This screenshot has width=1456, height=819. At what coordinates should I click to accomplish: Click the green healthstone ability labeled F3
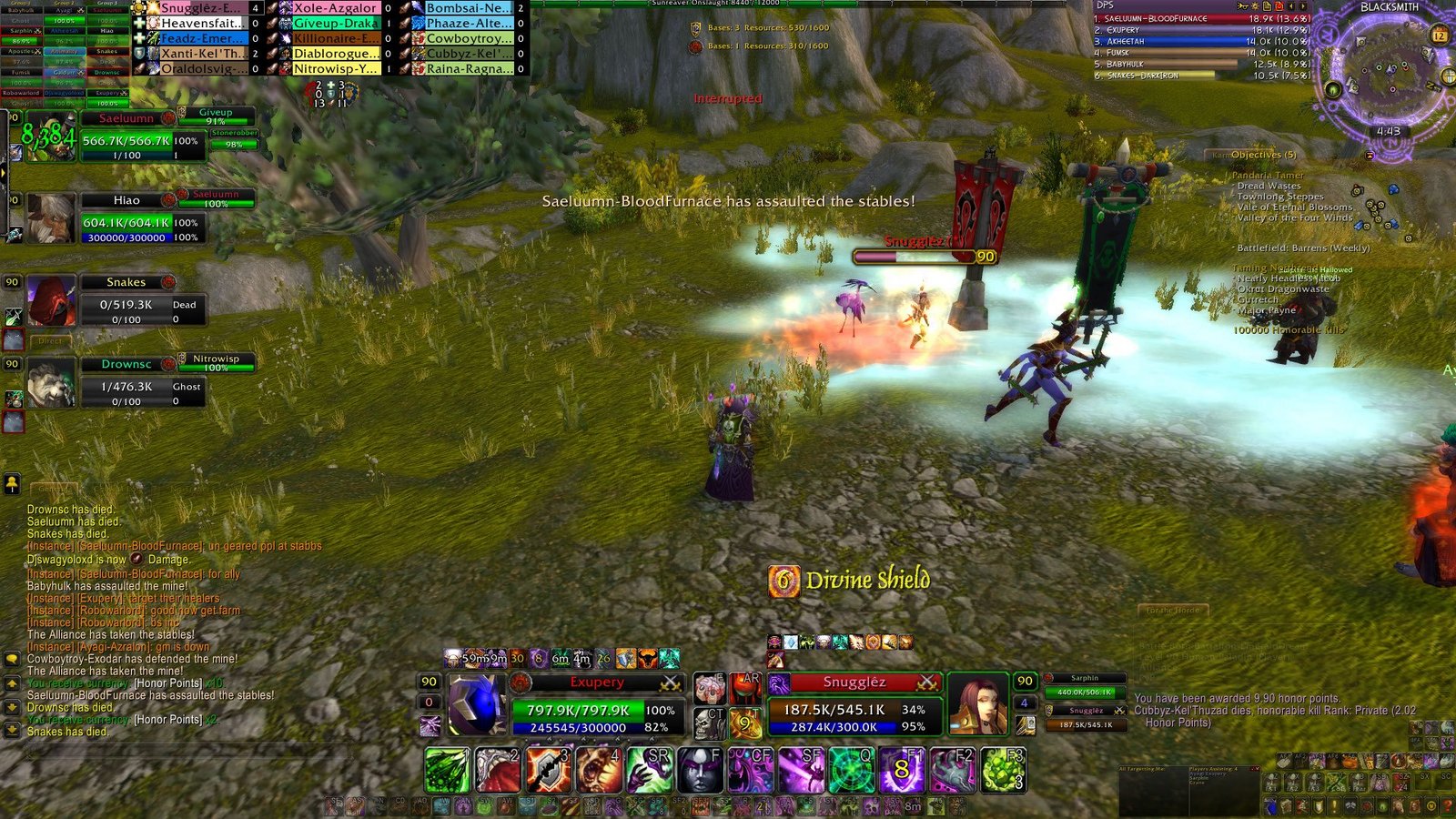tap(1003, 770)
